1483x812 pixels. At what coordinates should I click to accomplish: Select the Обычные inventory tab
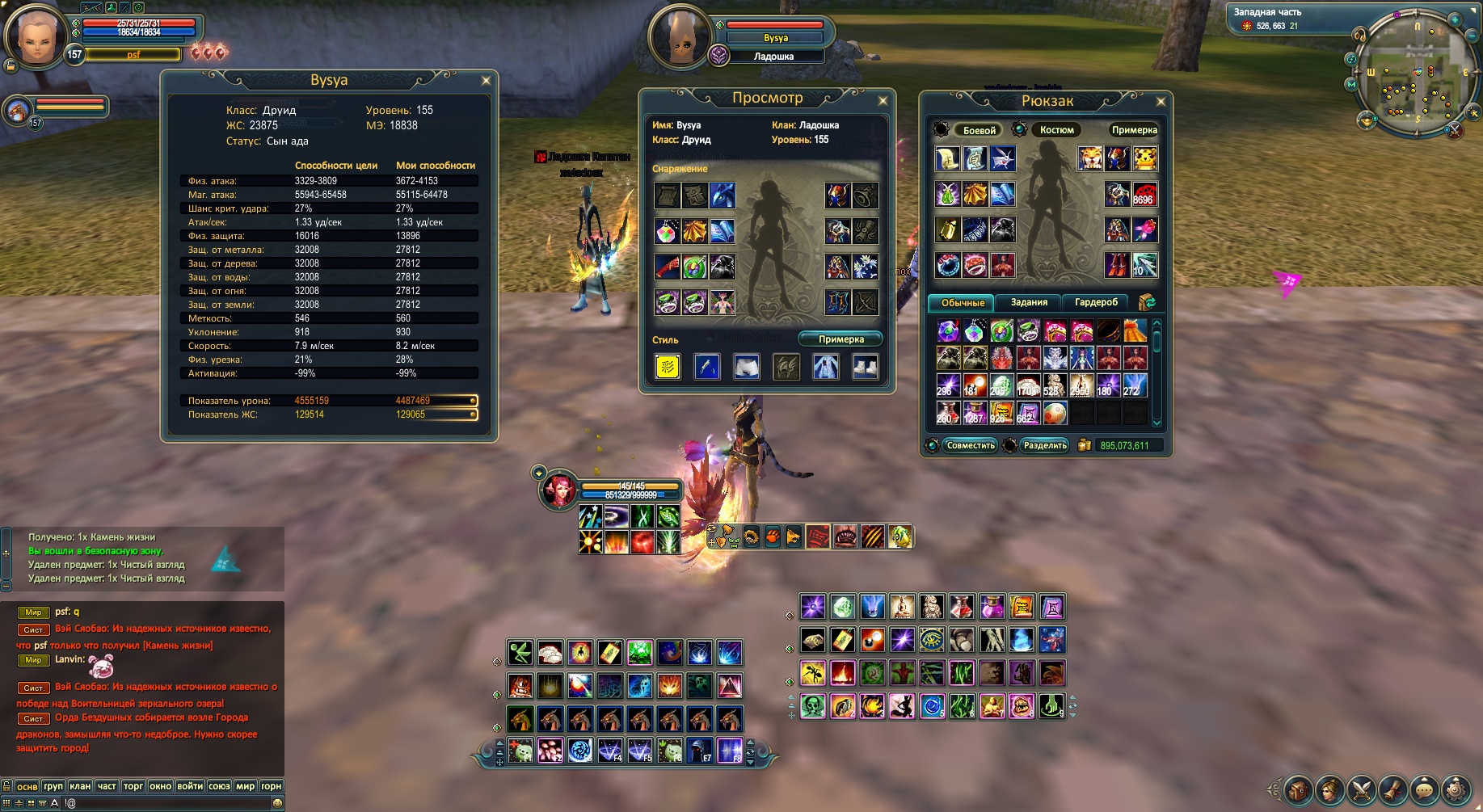point(963,303)
